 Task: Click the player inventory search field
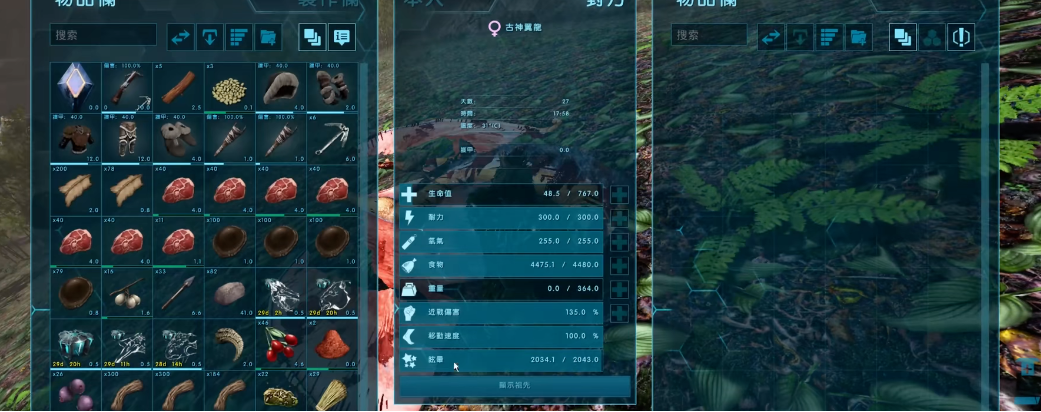click(103, 36)
